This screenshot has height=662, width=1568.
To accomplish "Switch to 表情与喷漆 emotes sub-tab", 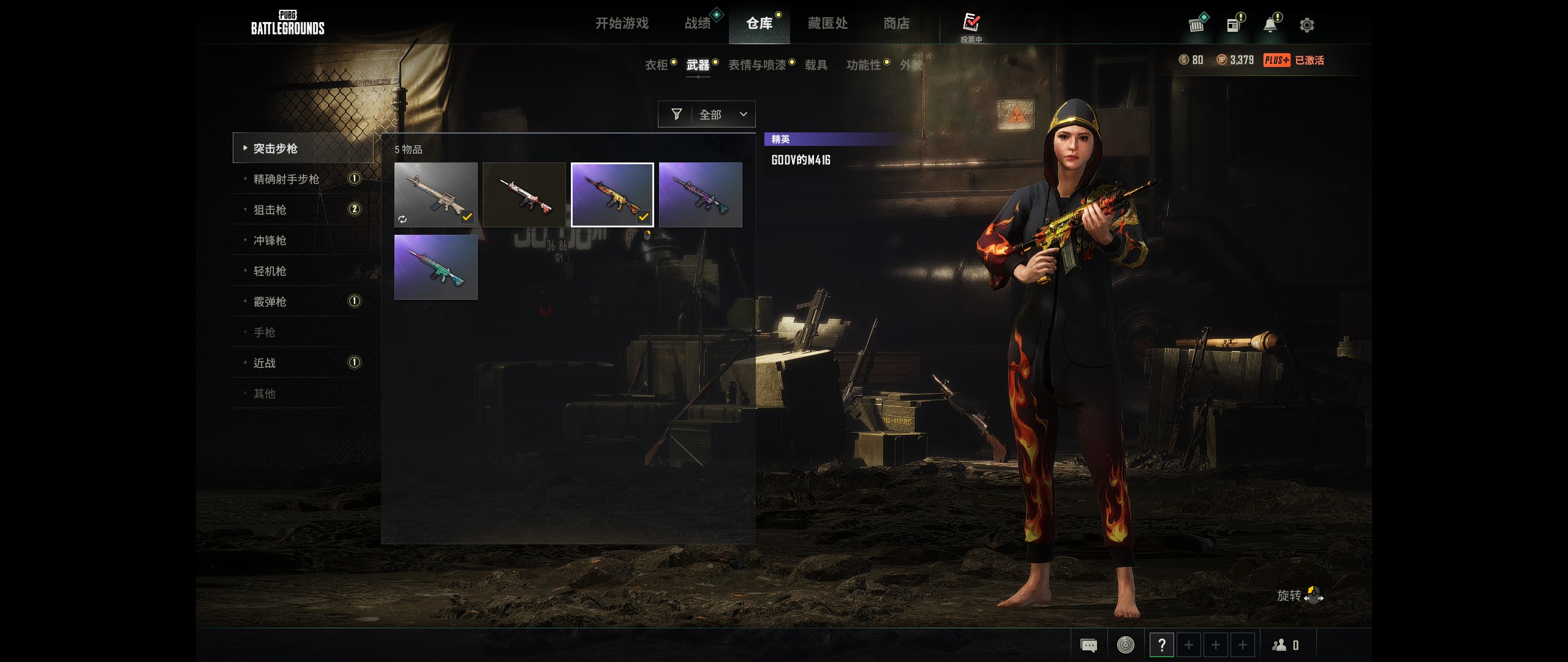I will coord(757,65).
